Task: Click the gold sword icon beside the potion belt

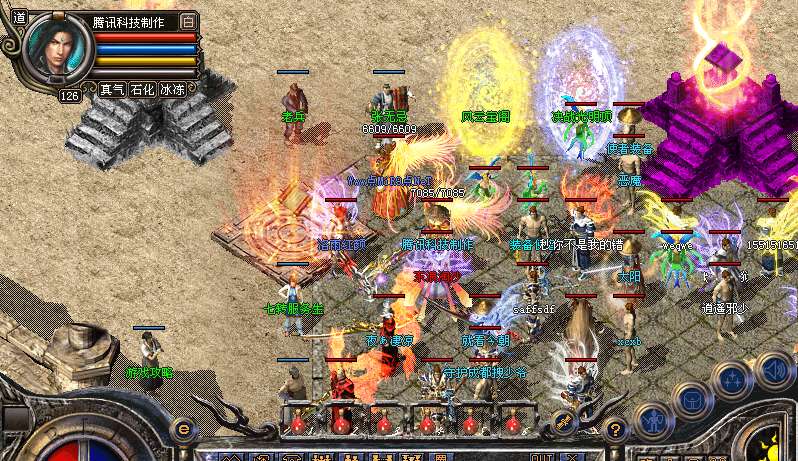Action: click(x=564, y=421)
